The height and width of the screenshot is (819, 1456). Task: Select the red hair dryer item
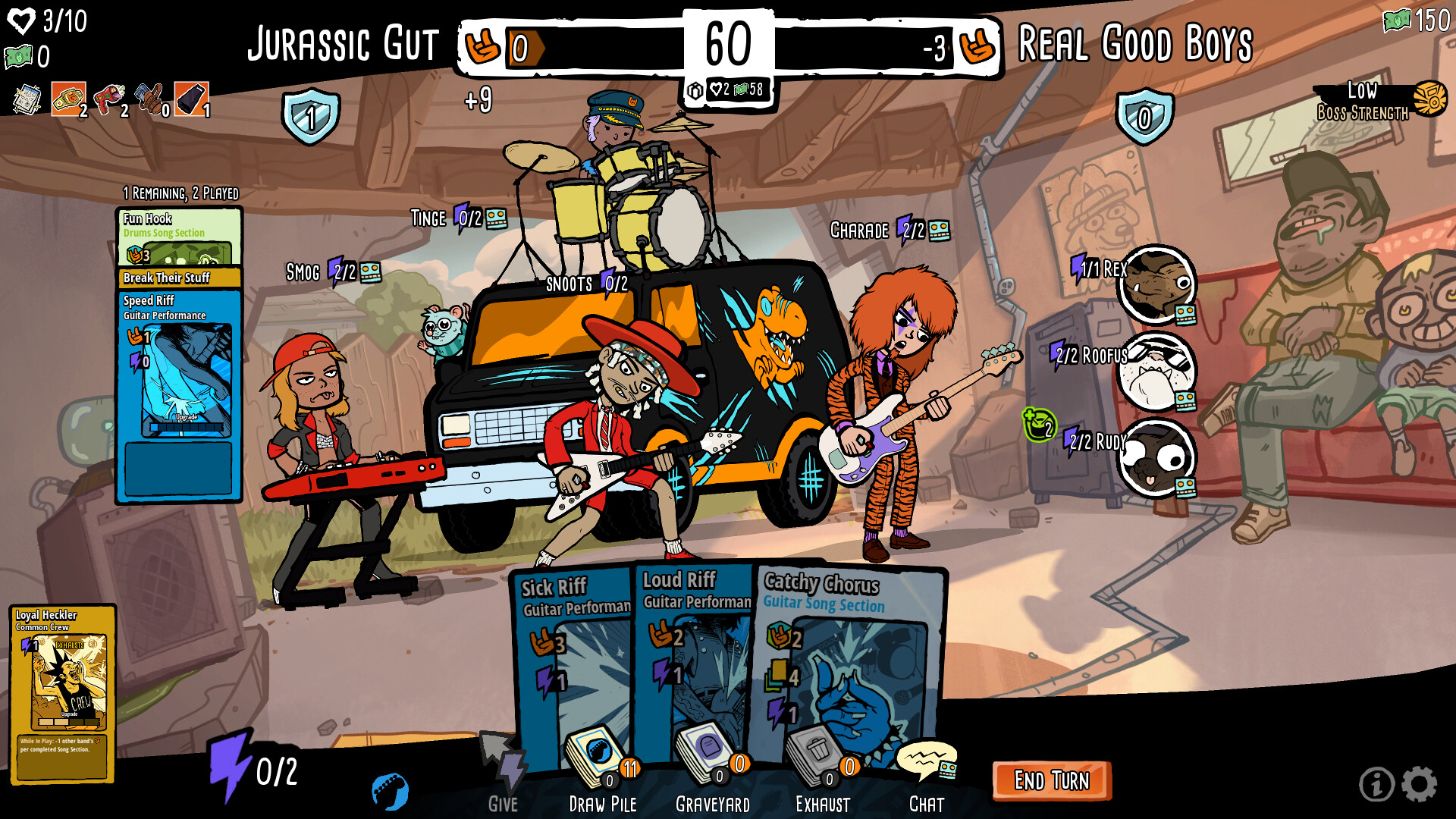point(108,96)
